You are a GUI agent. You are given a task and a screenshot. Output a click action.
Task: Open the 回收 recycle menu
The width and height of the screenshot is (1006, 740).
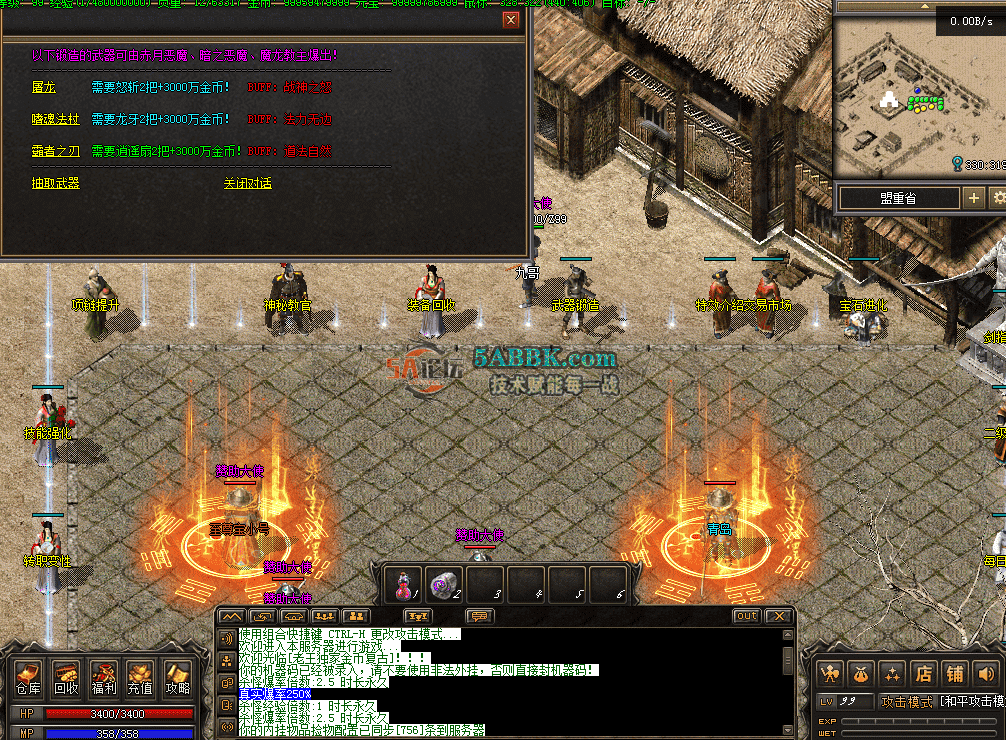point(66,677)
